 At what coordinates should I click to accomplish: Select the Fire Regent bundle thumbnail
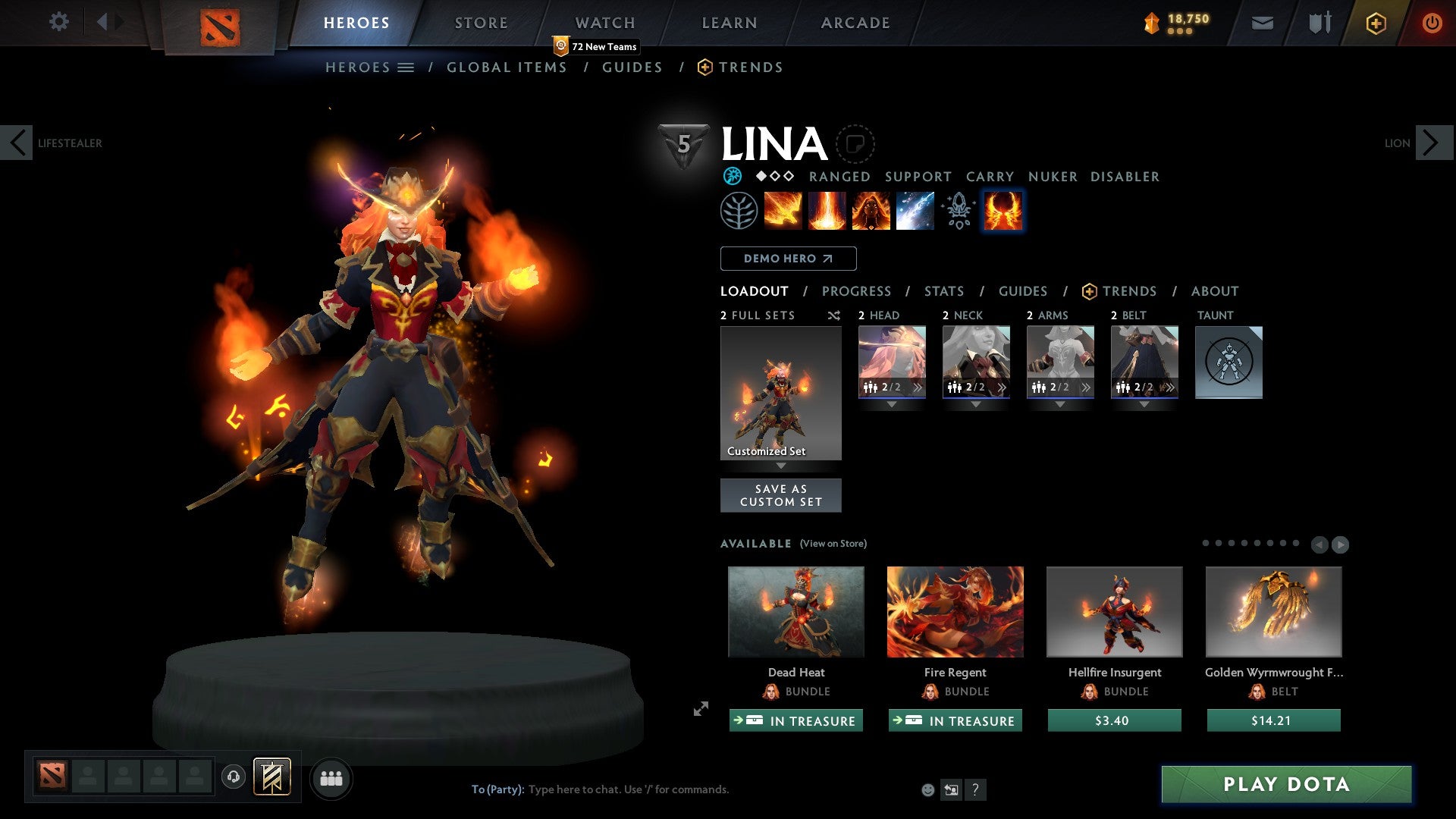click(x=955, y=611)
